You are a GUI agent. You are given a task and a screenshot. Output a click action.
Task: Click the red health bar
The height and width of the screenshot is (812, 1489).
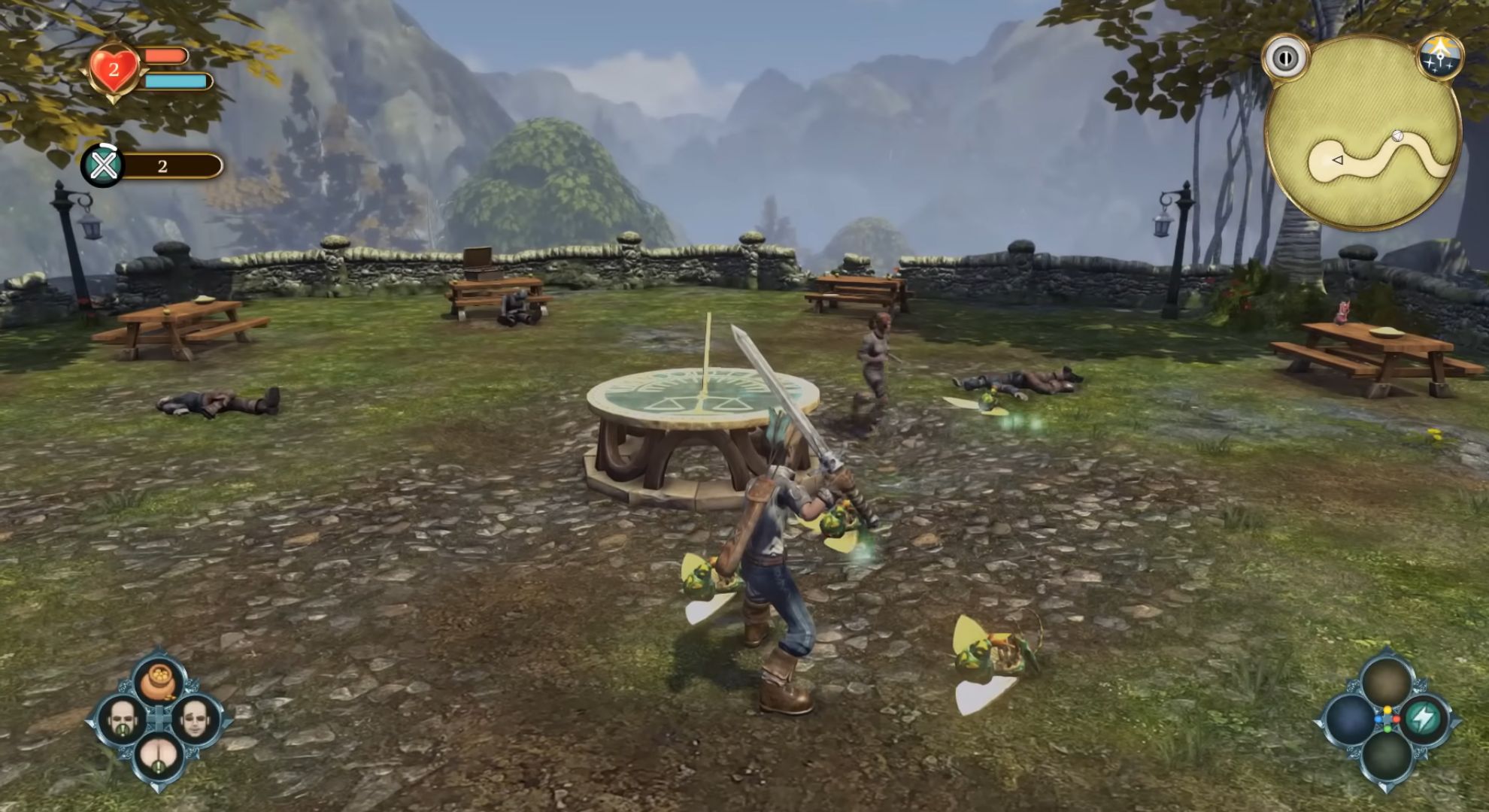click(x=167, y=54)
